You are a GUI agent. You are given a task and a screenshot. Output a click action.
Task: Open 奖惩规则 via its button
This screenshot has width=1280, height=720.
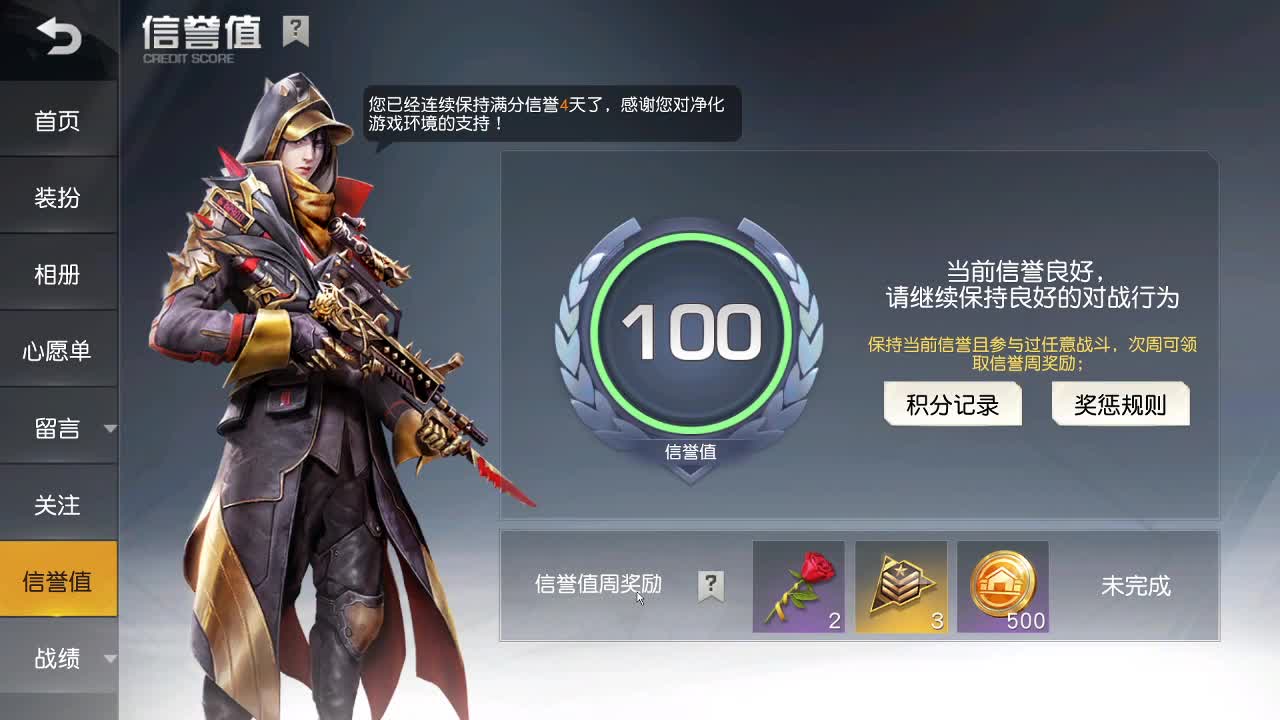click(1118, 404)
